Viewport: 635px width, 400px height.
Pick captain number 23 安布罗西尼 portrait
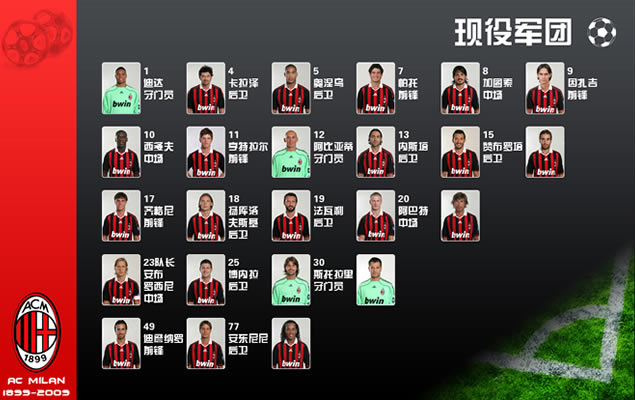(121, 280)
